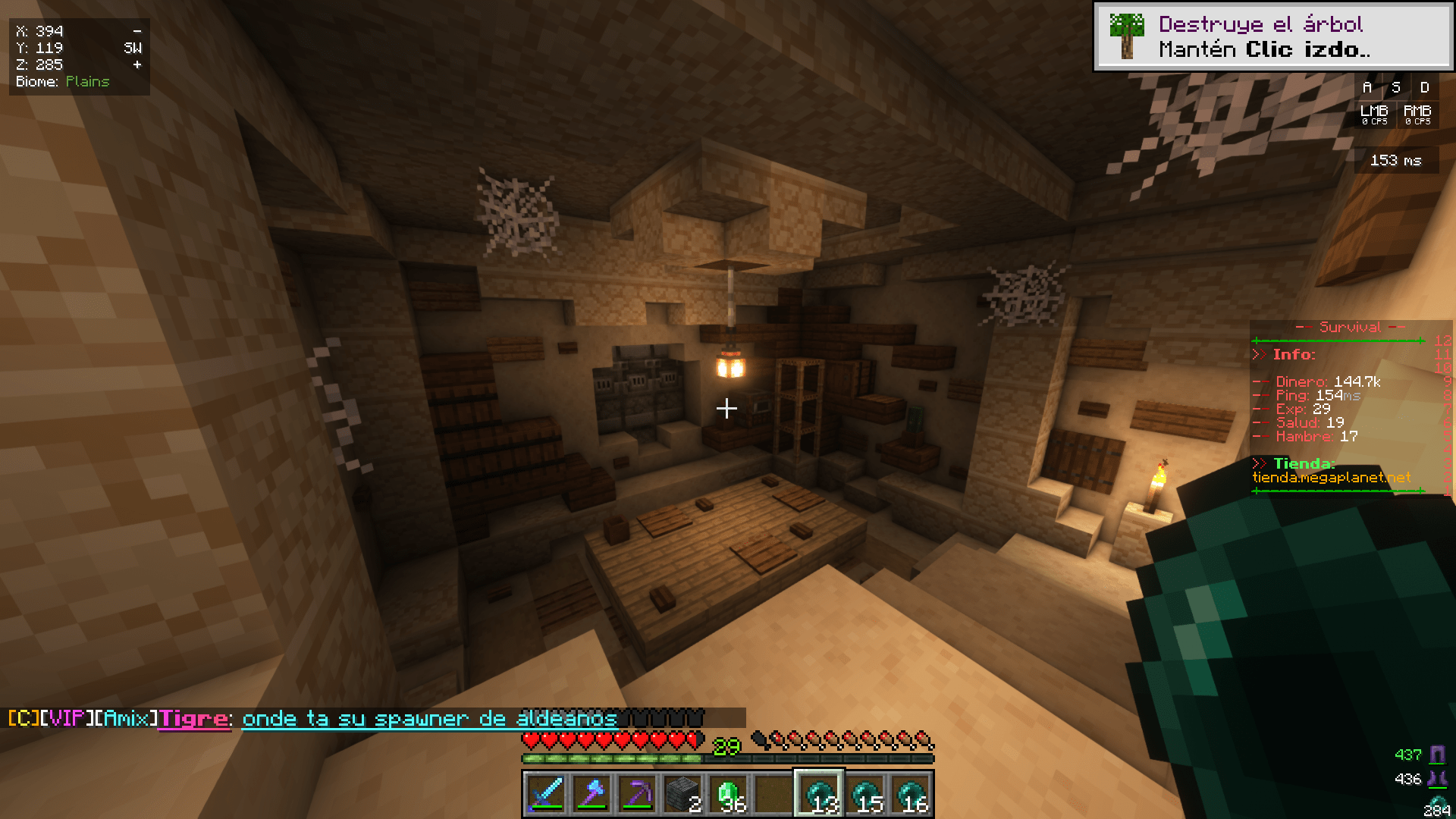Select the purple pickaxe hotbar slot
The width and height of the screenshot is (1456, 819).
pos(637,794)
